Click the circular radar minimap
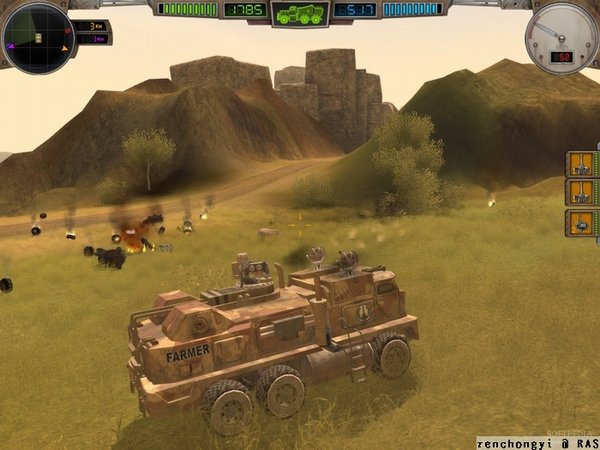600x450 pixels. [38, 38]
